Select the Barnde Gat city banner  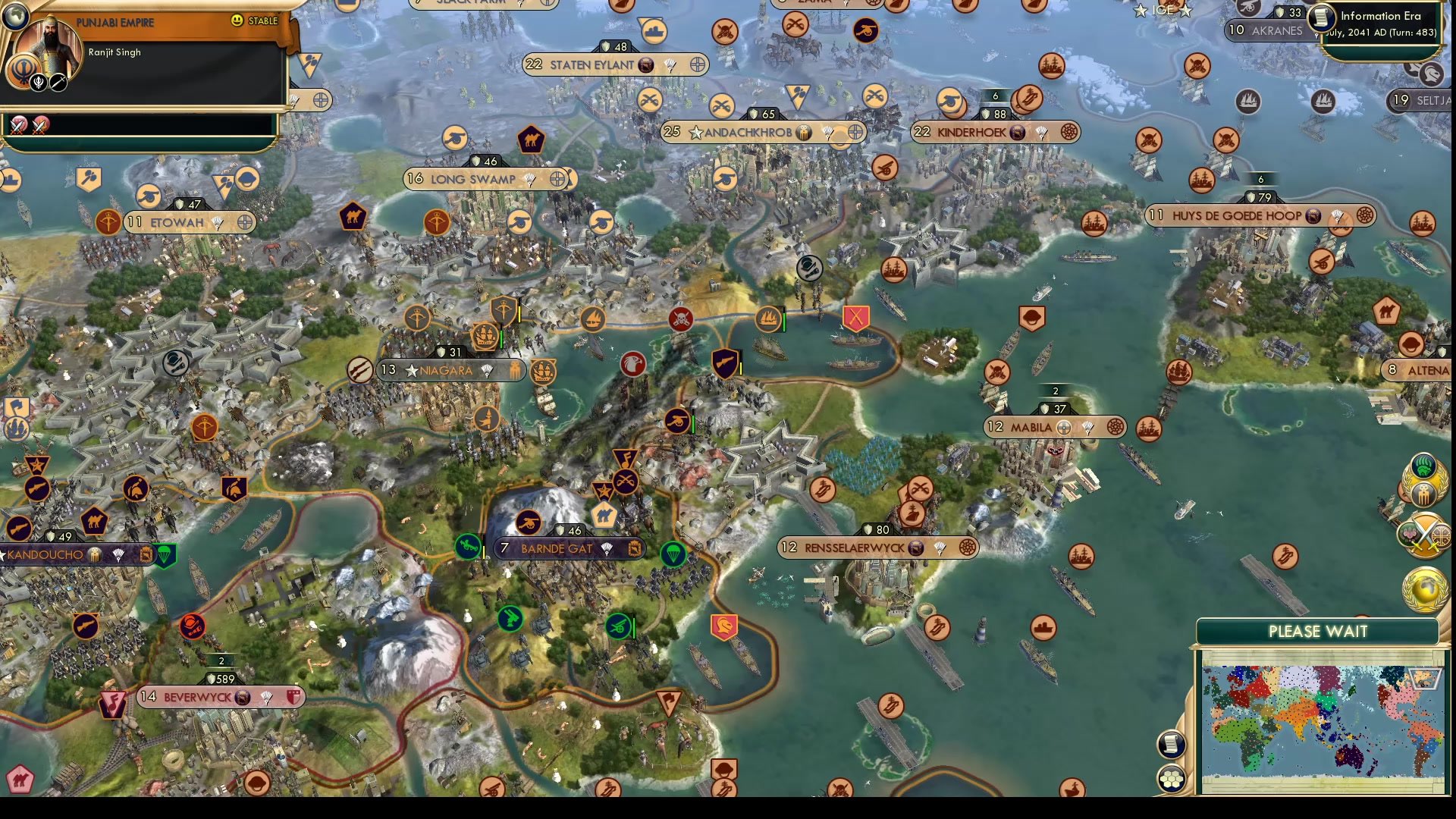point(567,548)
